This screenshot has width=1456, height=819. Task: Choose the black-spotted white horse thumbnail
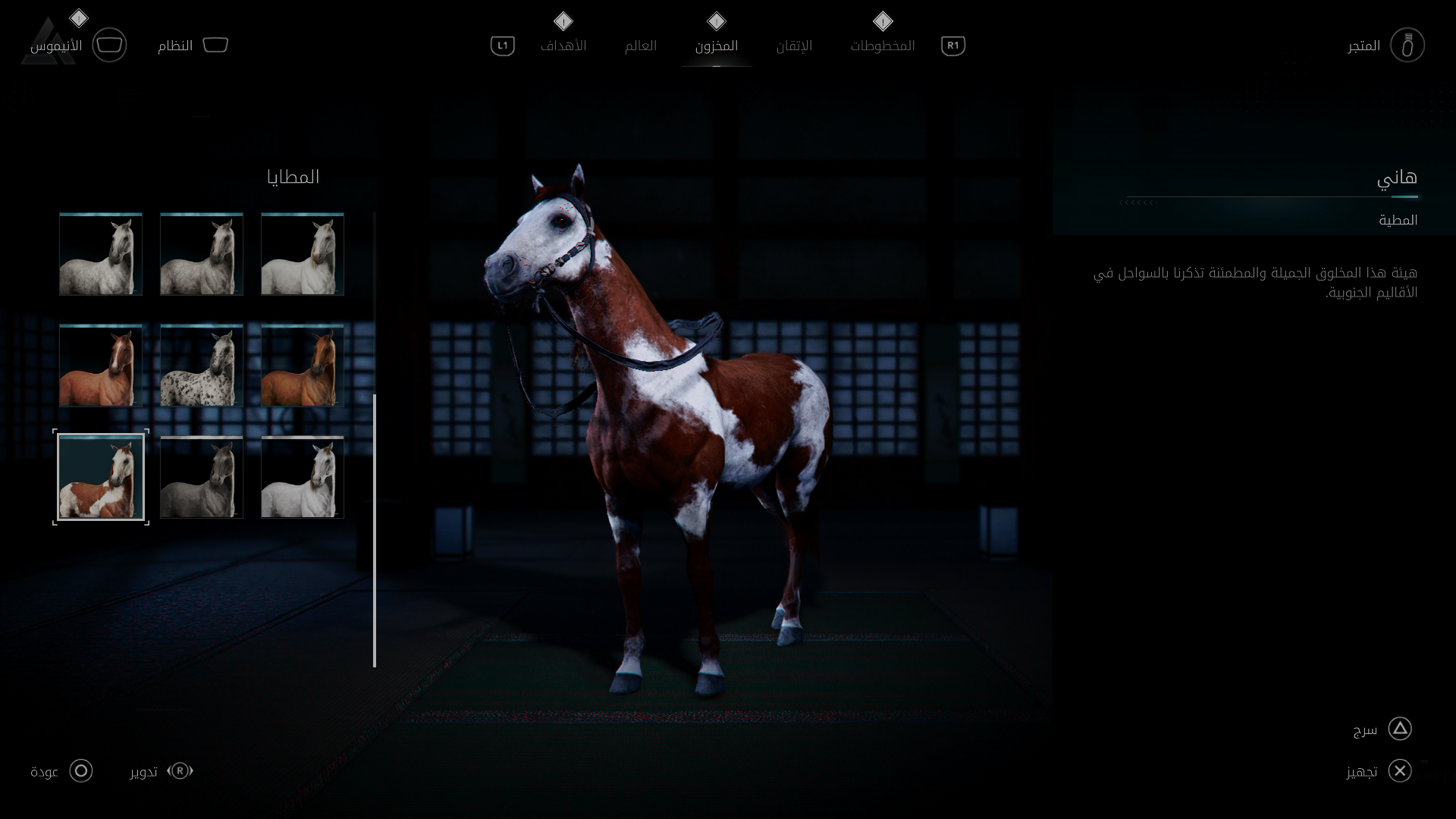coord(202,366)
